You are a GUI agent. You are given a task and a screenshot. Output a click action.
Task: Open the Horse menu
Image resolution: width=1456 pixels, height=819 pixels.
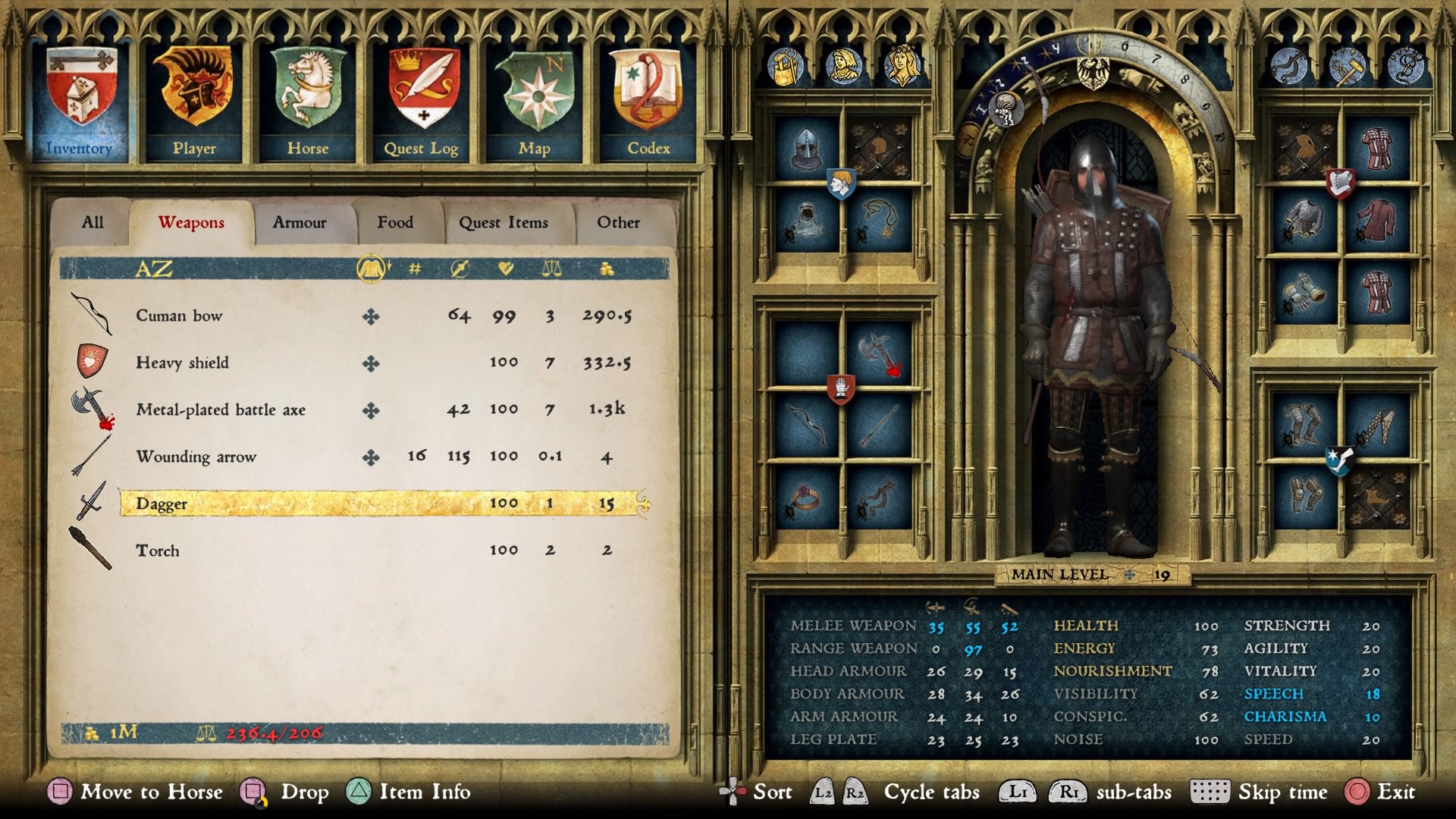coord(308,102)
